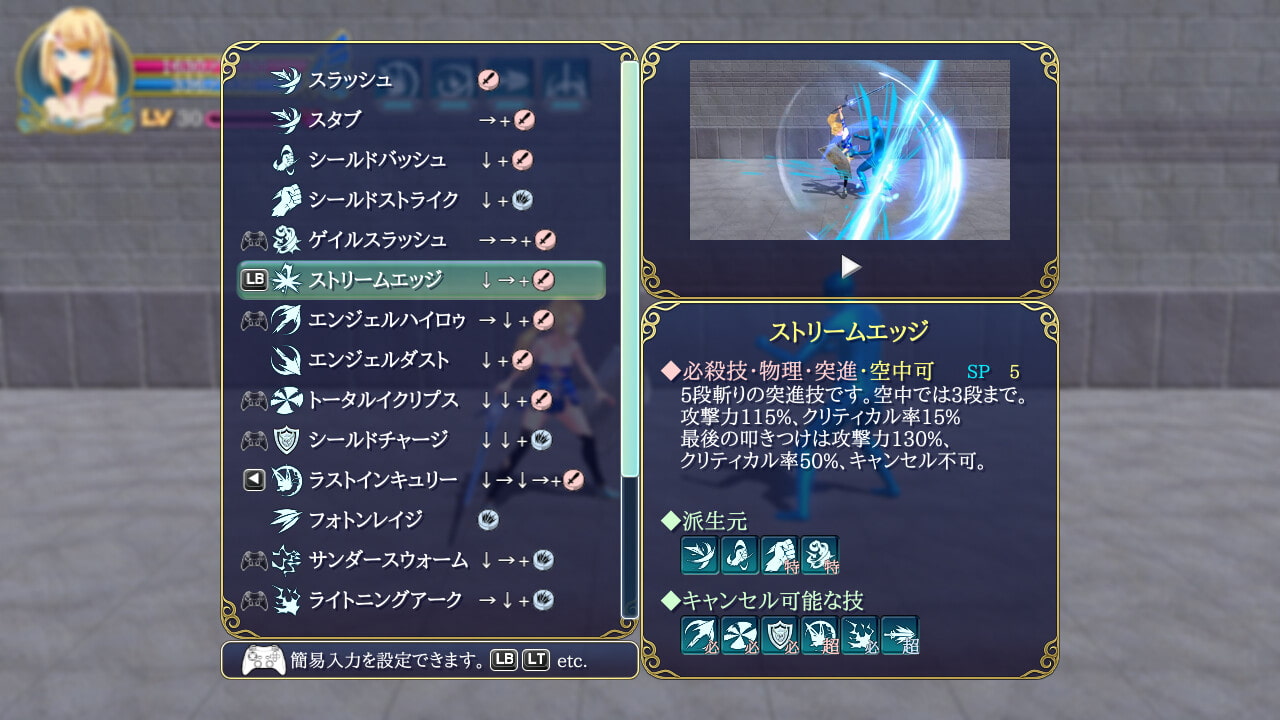
Task: Select the フォトンレイジ skill icon
Action: click(x=283, y=518)
